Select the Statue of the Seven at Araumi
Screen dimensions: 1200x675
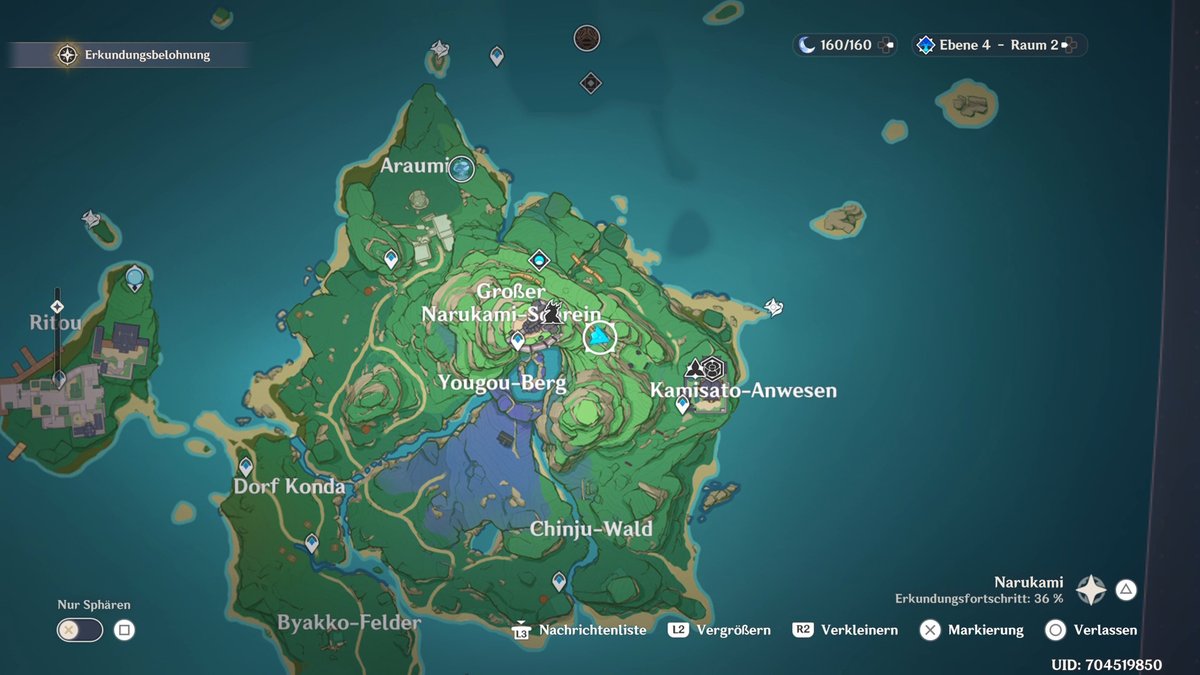coord(461,169)
